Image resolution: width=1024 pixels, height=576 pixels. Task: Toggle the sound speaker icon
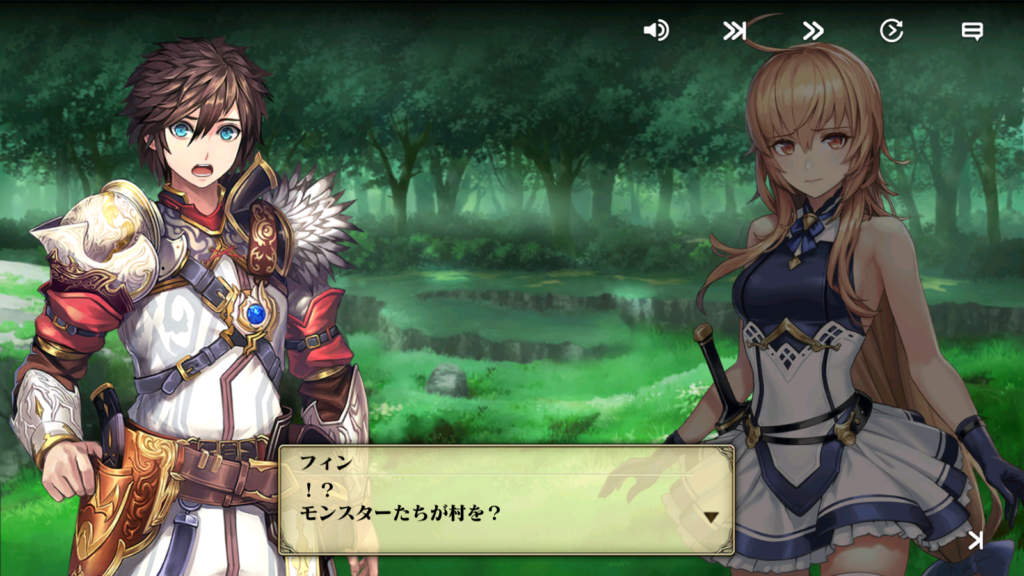pyautogui.click(x=656, y=31)
